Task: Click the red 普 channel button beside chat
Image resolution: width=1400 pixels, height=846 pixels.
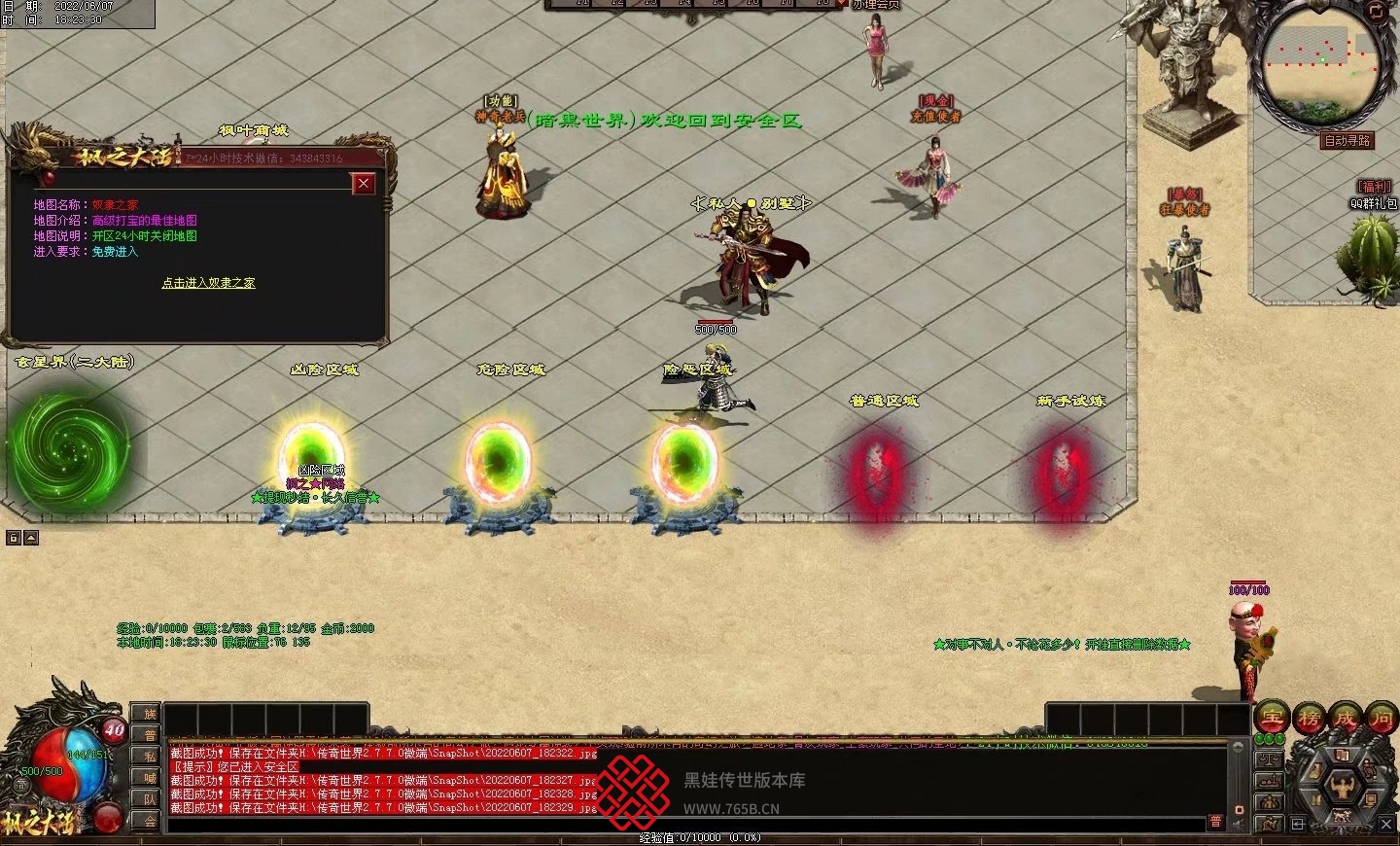Action: coord(1215,822)
